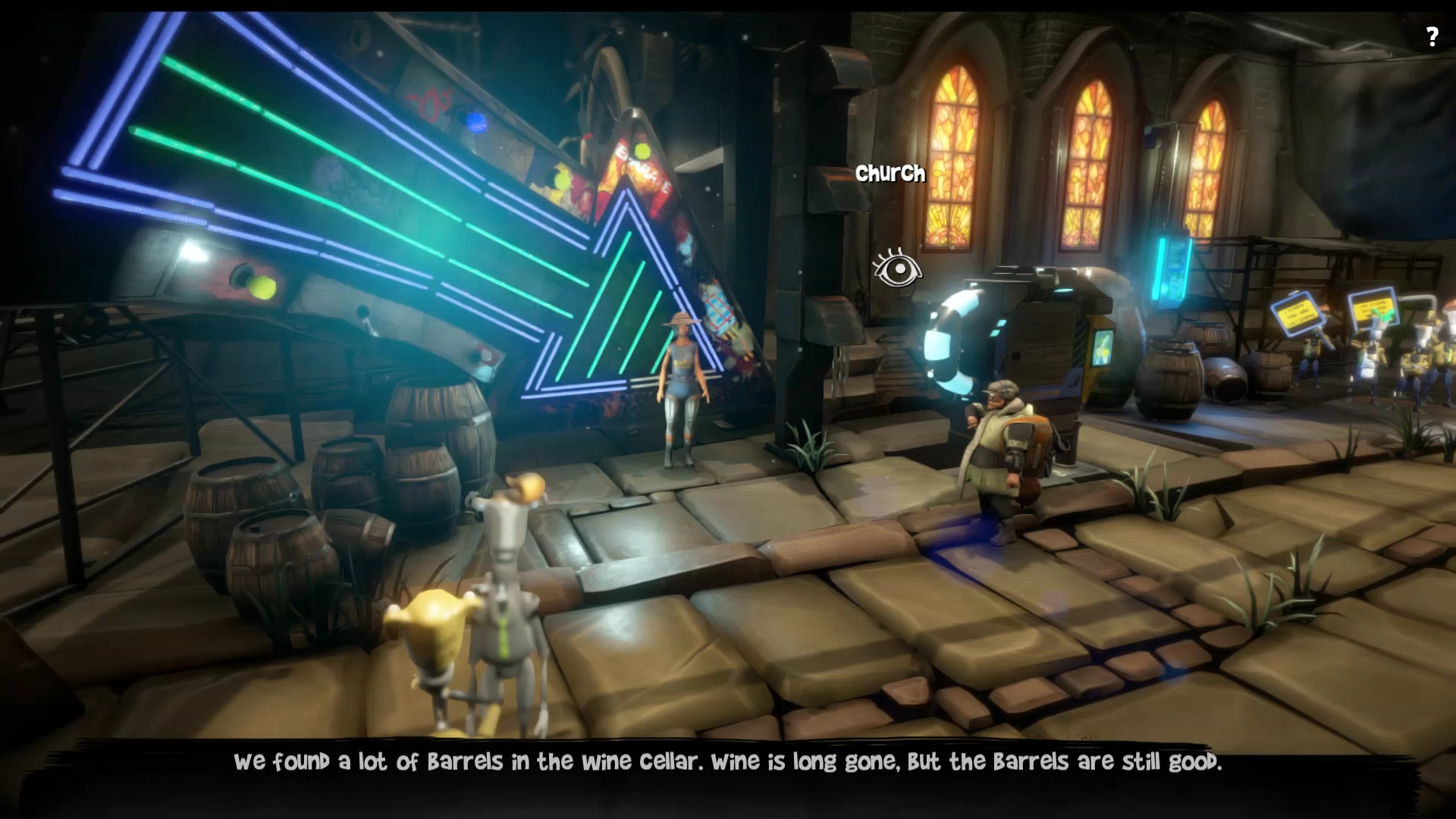Open the question mark help button
1456x819 pixels.
coord(1432,37)
